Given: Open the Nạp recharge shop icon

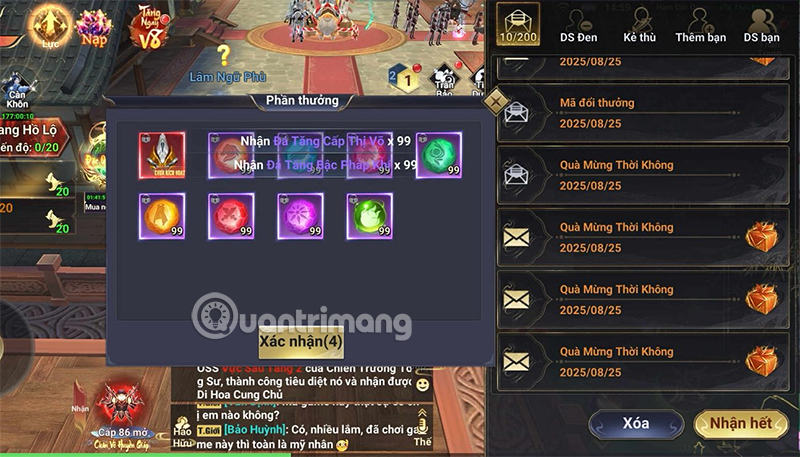Looking at the screenshot, I should coord(95,28).
